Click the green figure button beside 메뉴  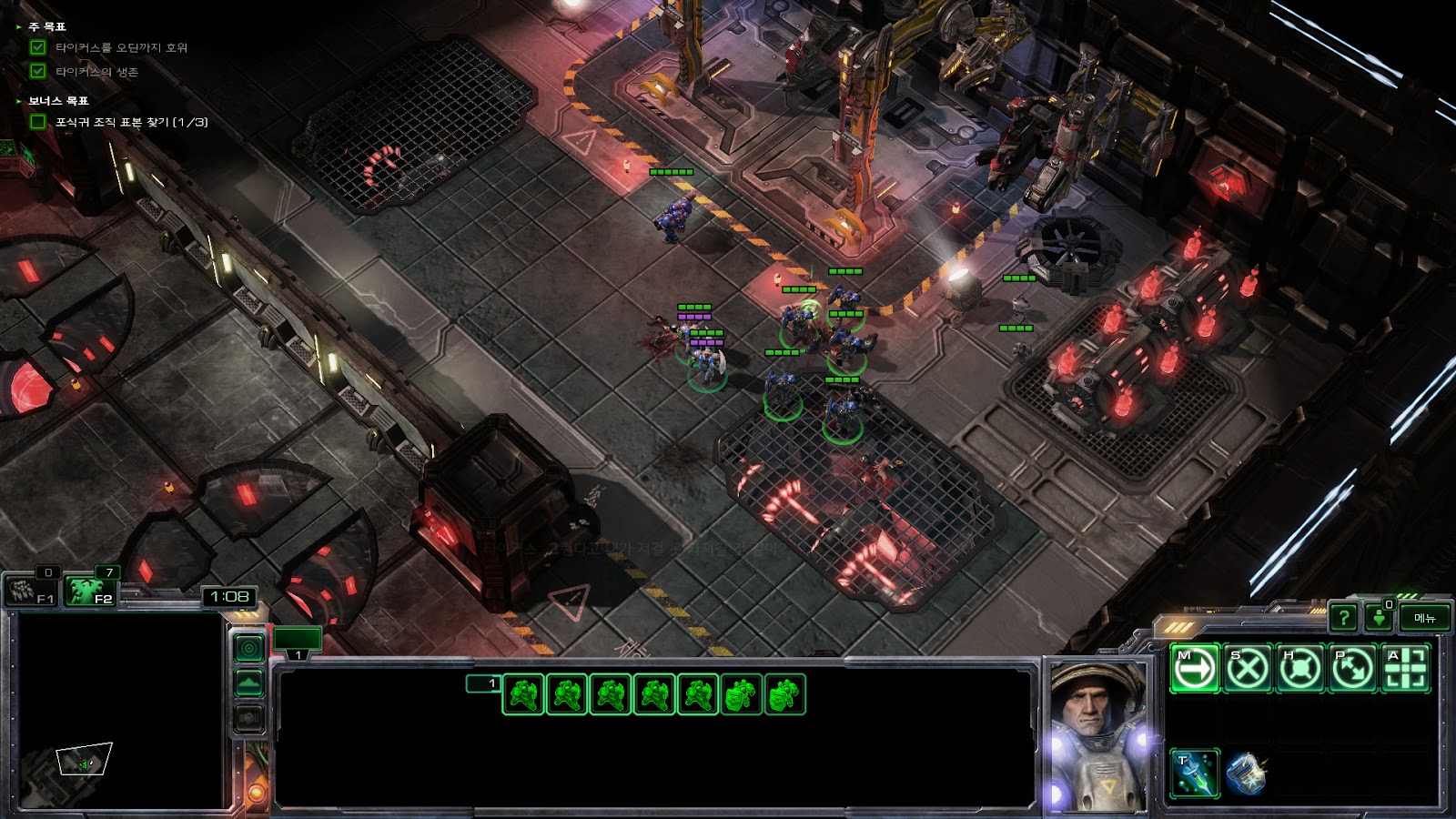coord(1380,618)
